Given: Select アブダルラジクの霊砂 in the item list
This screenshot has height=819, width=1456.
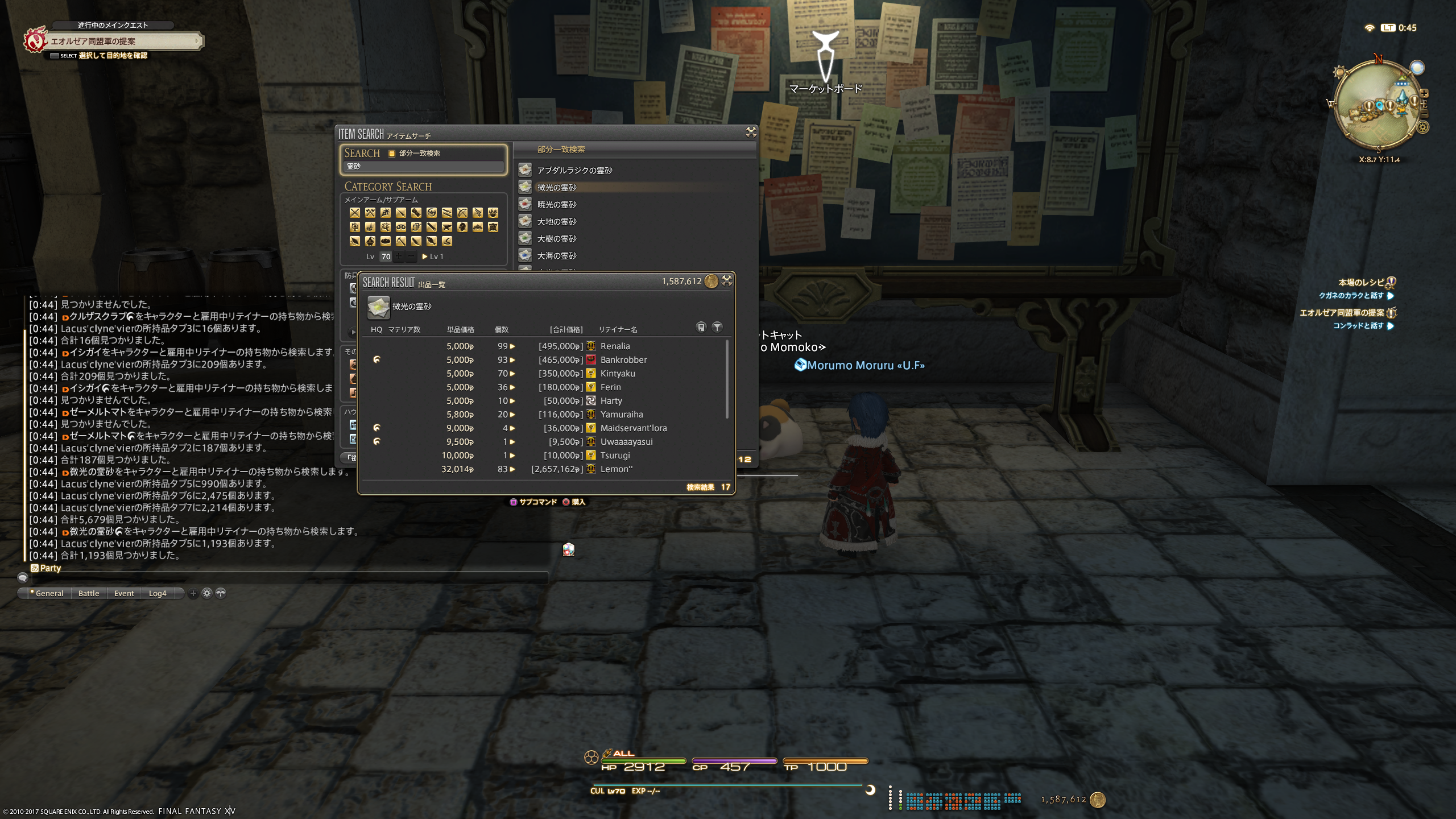Looking at the screenshot, I should (574, 171).
